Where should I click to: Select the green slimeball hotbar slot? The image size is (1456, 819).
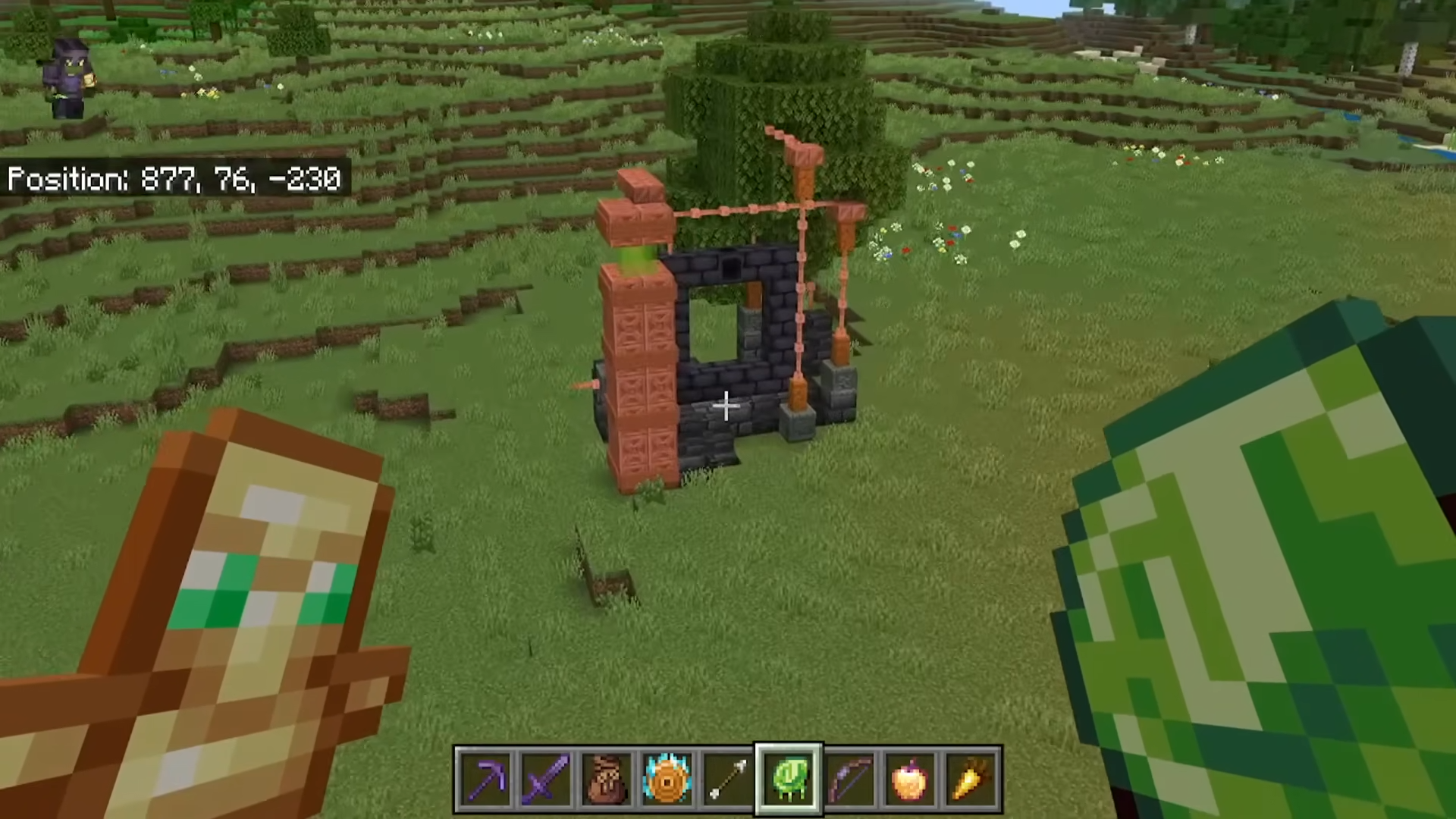point(789,779)
